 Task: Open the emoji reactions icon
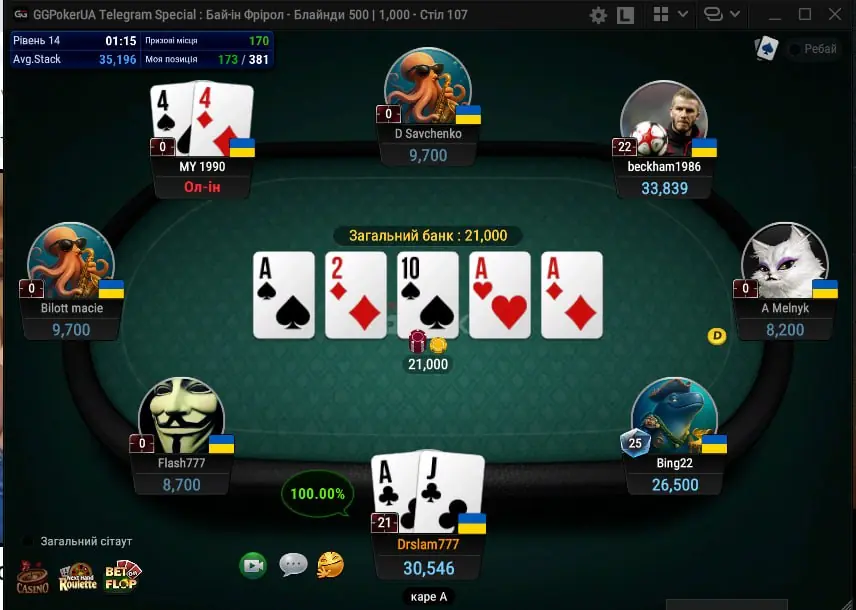[331, 566]
